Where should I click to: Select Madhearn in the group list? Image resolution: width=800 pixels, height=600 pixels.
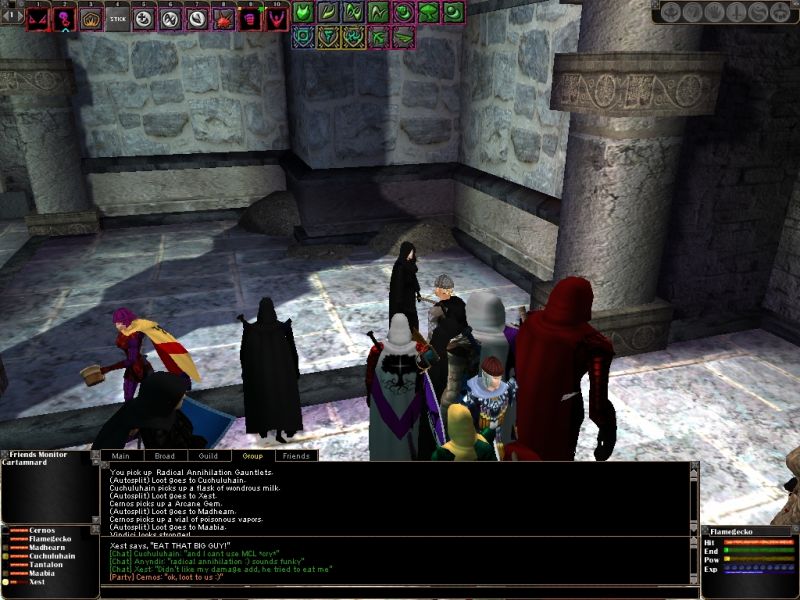(47, 548)
